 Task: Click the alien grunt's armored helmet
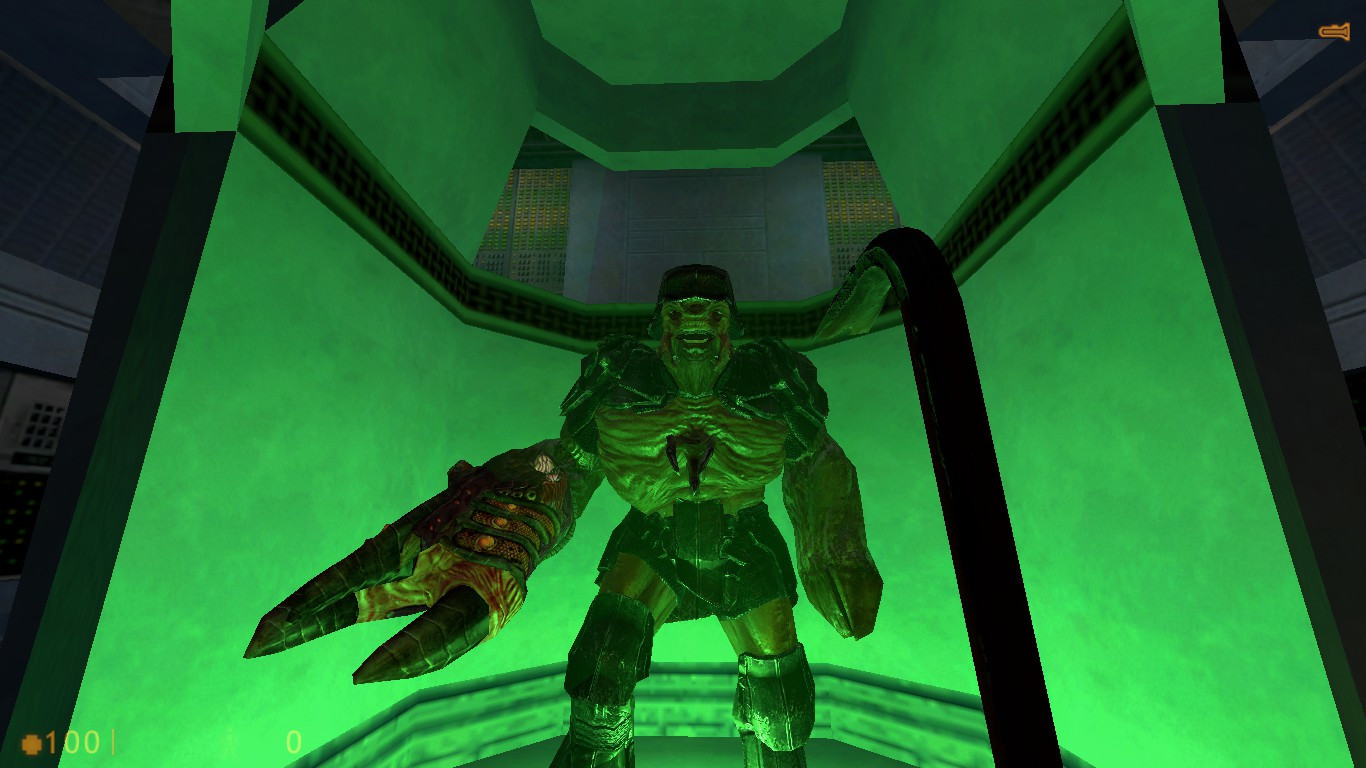pyautogui.click(x=694, y=285)
